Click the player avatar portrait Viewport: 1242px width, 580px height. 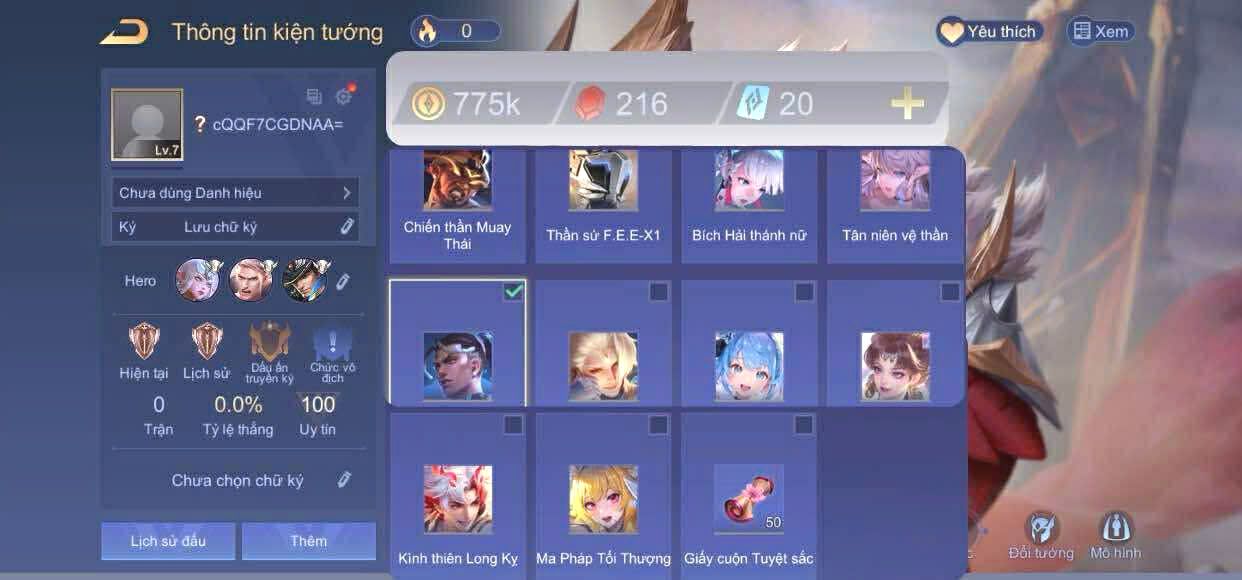147,125
